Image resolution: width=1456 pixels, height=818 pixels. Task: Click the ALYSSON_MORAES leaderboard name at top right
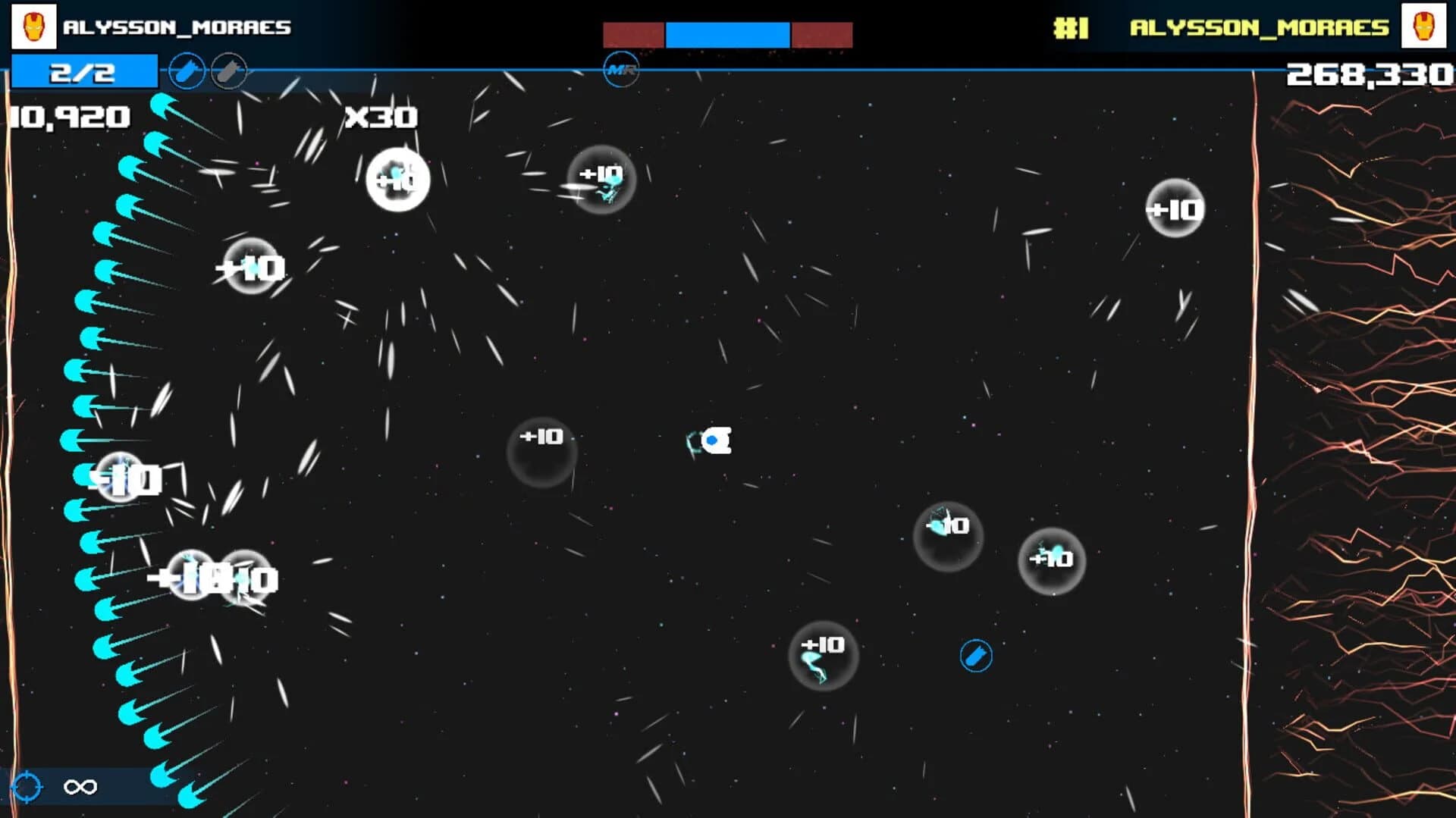pyautogui.click(x=1259, y=27)
